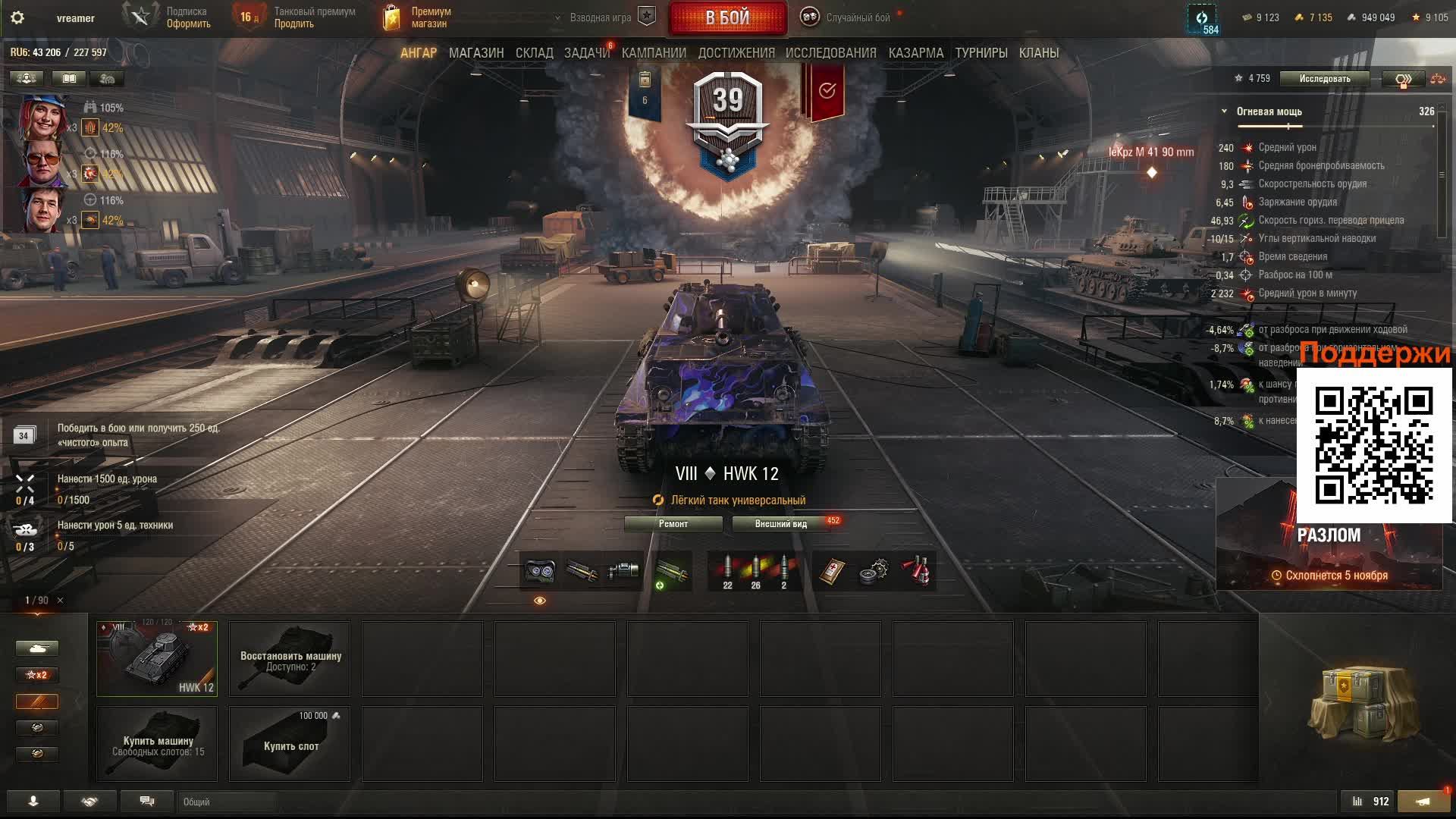Viewport: 1456px width, 819px height.
Task: Start the battle with the В БОЙ button
Action: pos(727,18)
